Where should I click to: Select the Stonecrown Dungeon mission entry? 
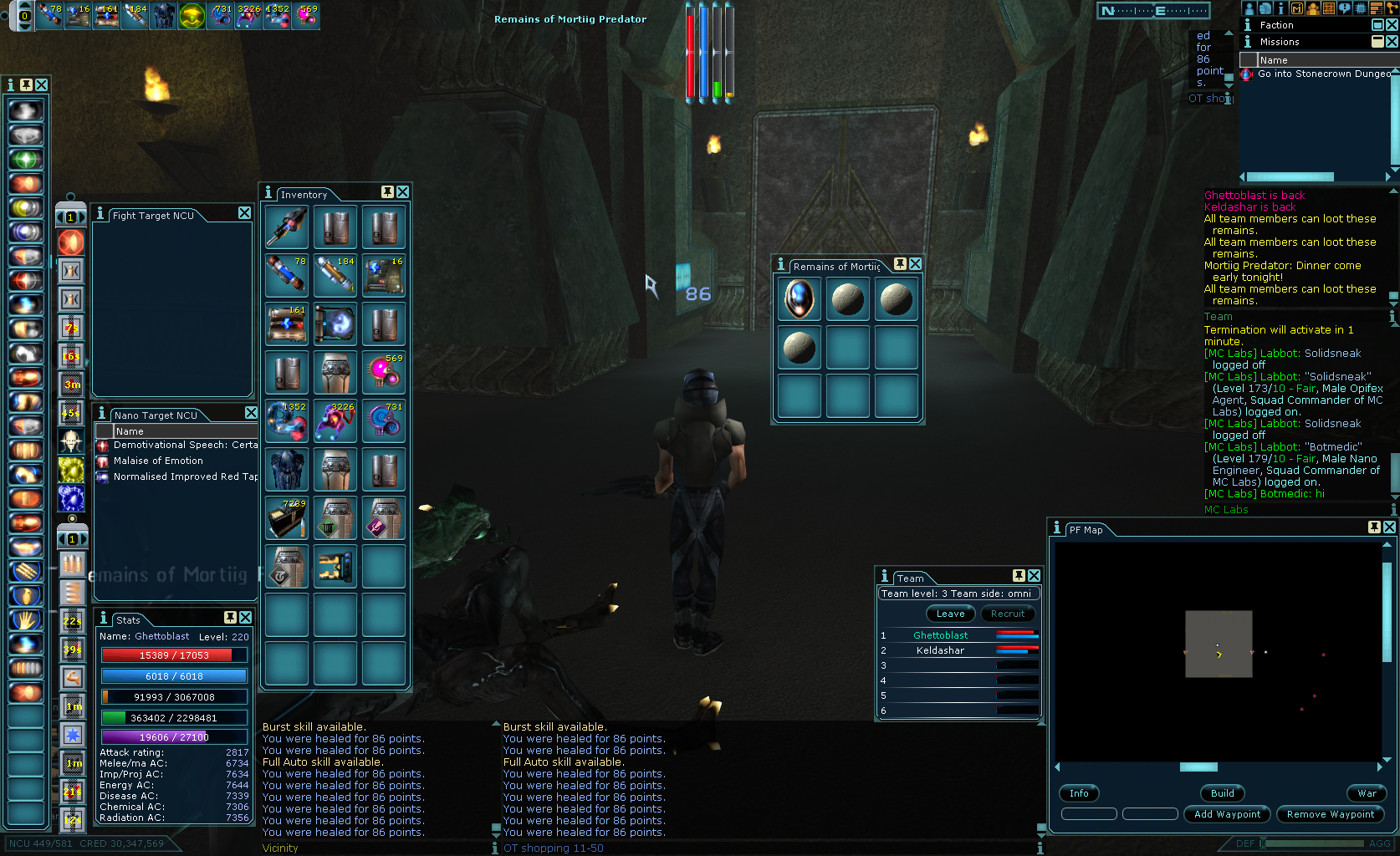pos(1323,74)
